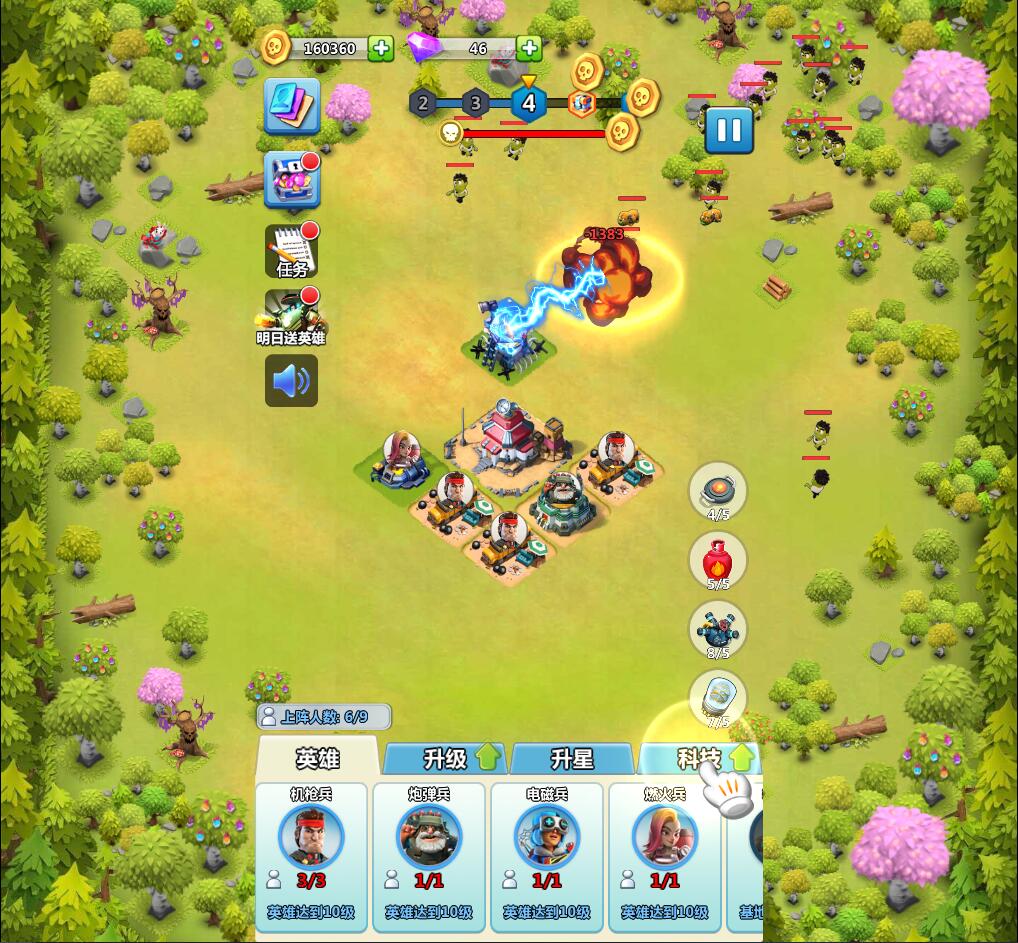Viewport: 1018px width, 943px height.
Task: Open the card collection icon
Action: coord(292,106)
